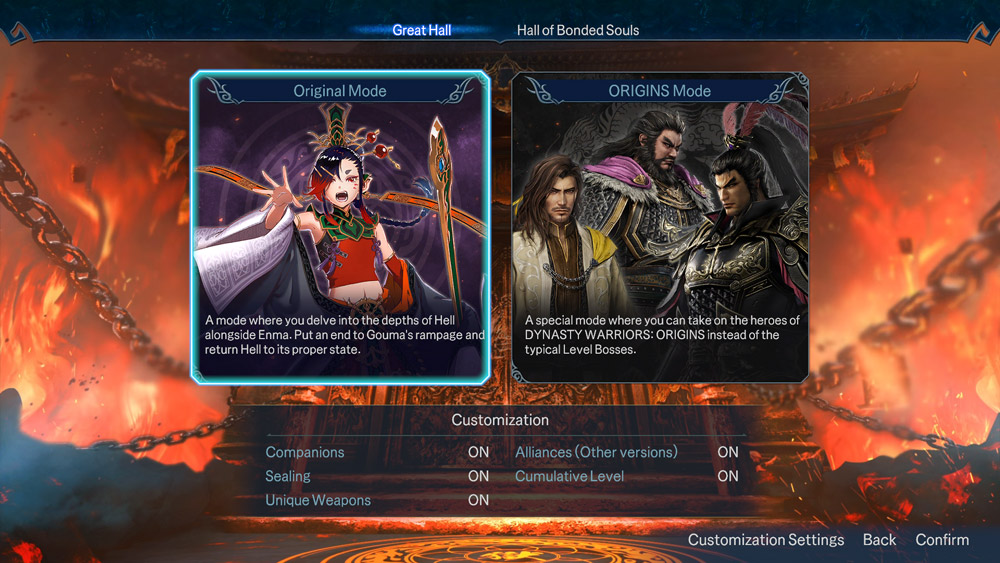The width and height of the screenshot is (1000, 563).
Task: Switch to the Great Hall tab
Action: pos(421,30)
